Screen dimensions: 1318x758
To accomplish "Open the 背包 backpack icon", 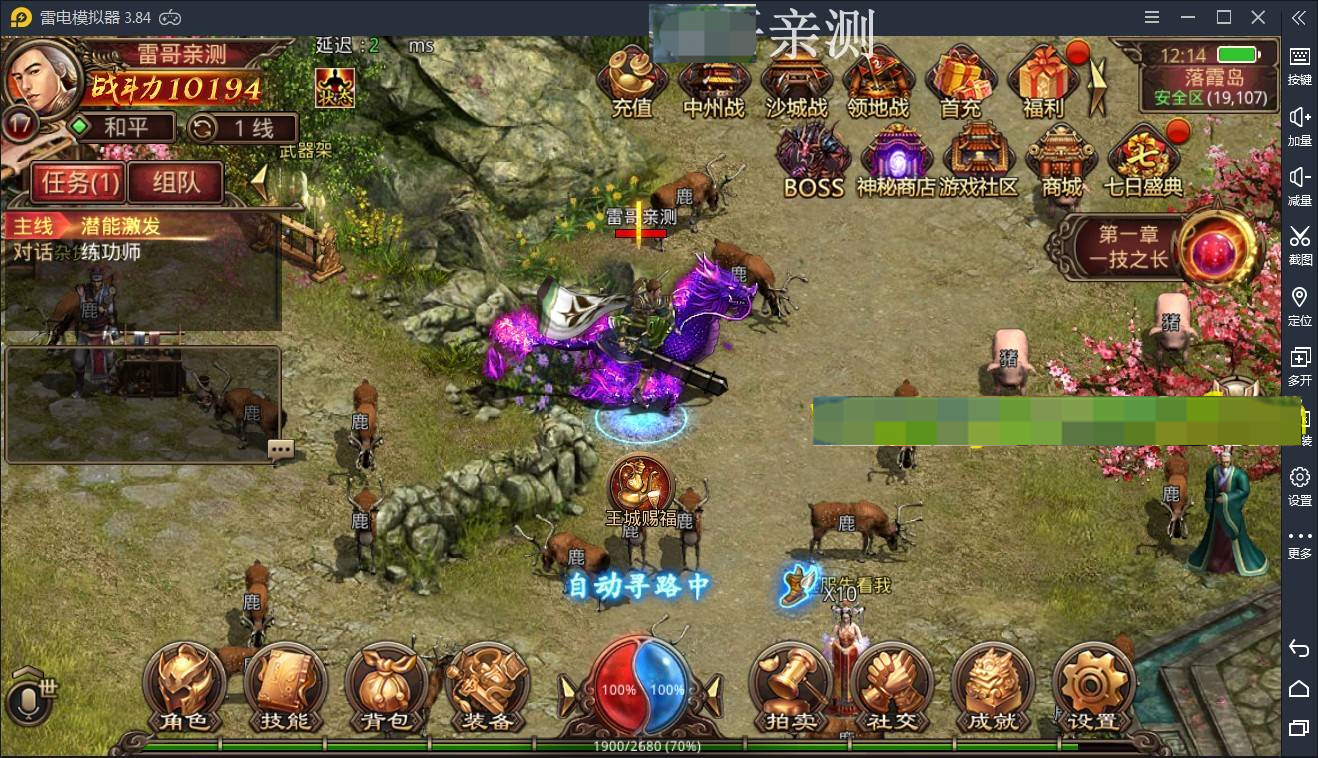I will [x=386, y=688].
